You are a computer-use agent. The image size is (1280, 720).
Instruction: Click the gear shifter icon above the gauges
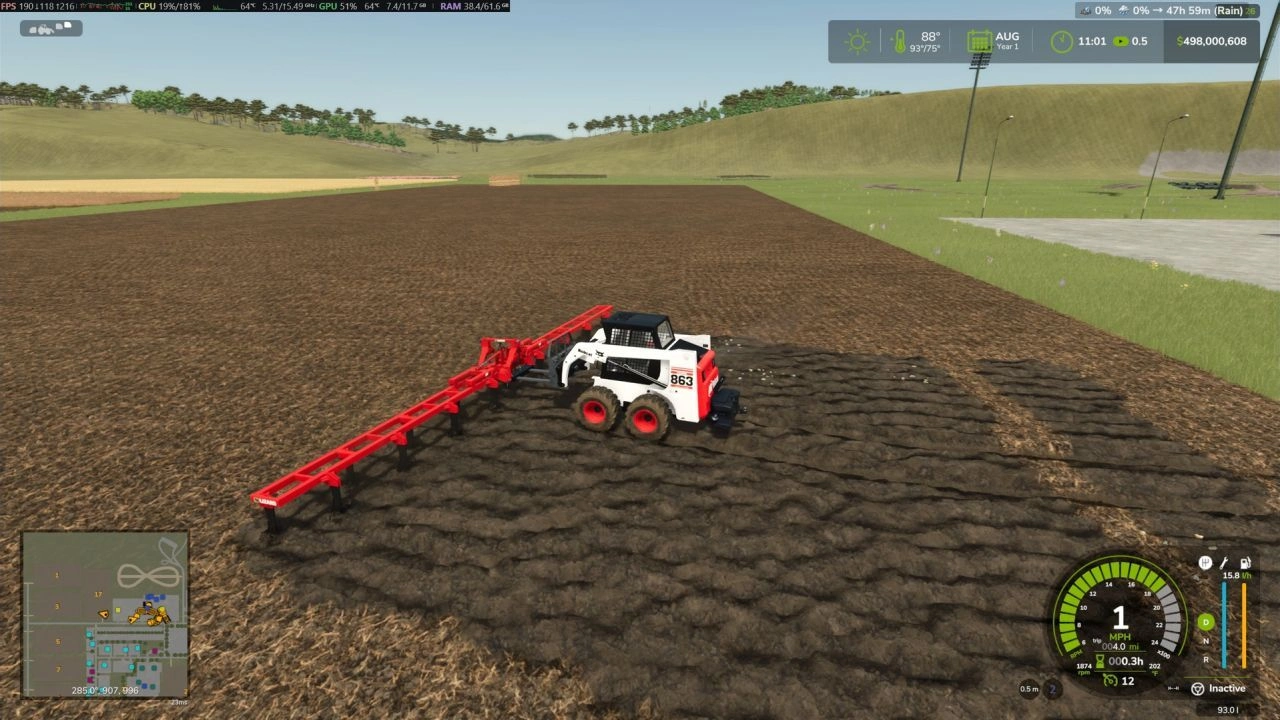coord(1205,563)
